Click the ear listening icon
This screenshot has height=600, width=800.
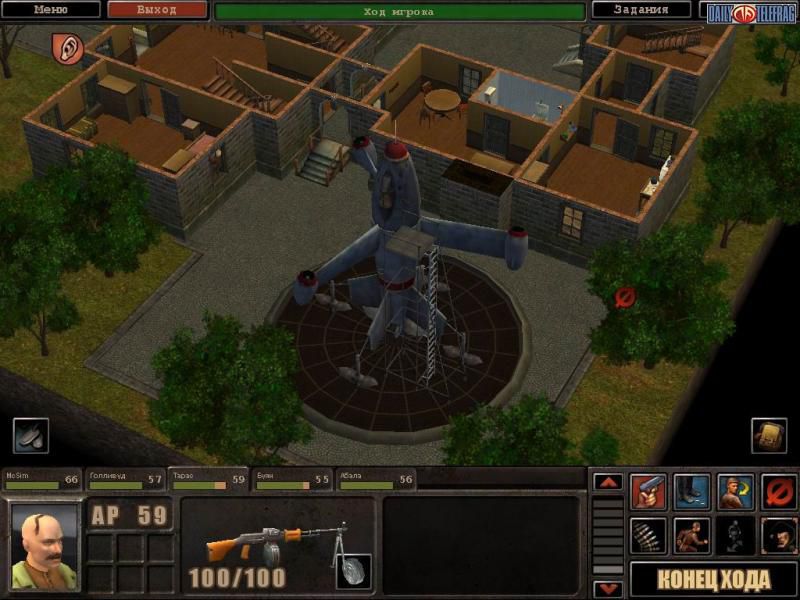click(68, 46)
